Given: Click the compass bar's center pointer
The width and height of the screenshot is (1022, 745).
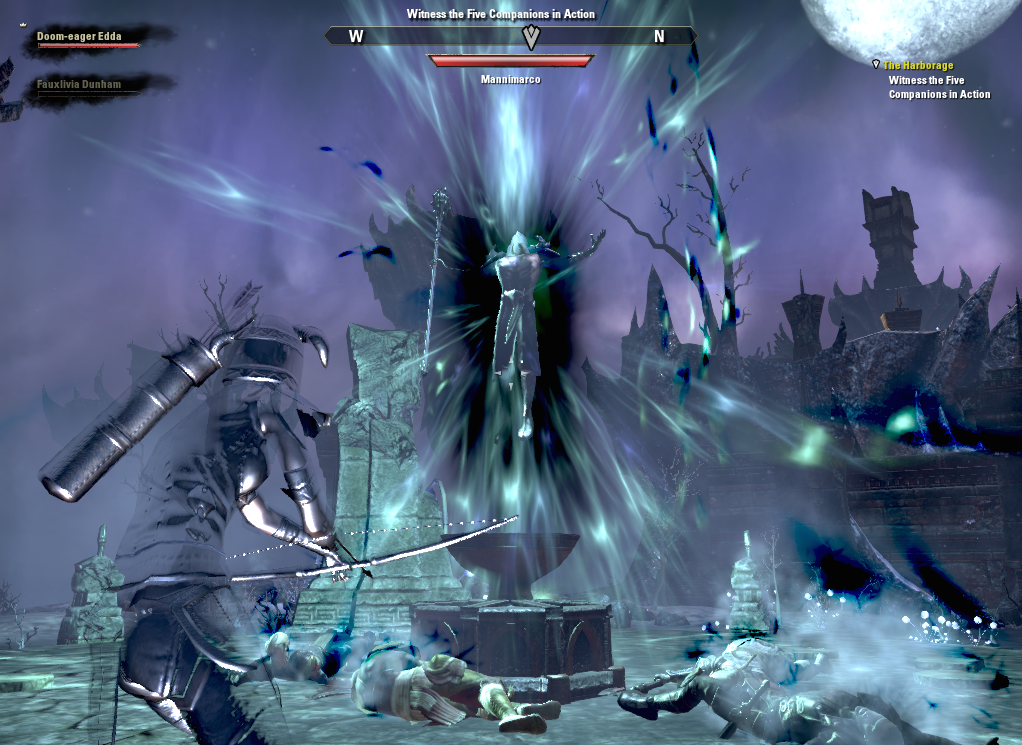Looking at the screenshot, I should [x=531, y=37].
